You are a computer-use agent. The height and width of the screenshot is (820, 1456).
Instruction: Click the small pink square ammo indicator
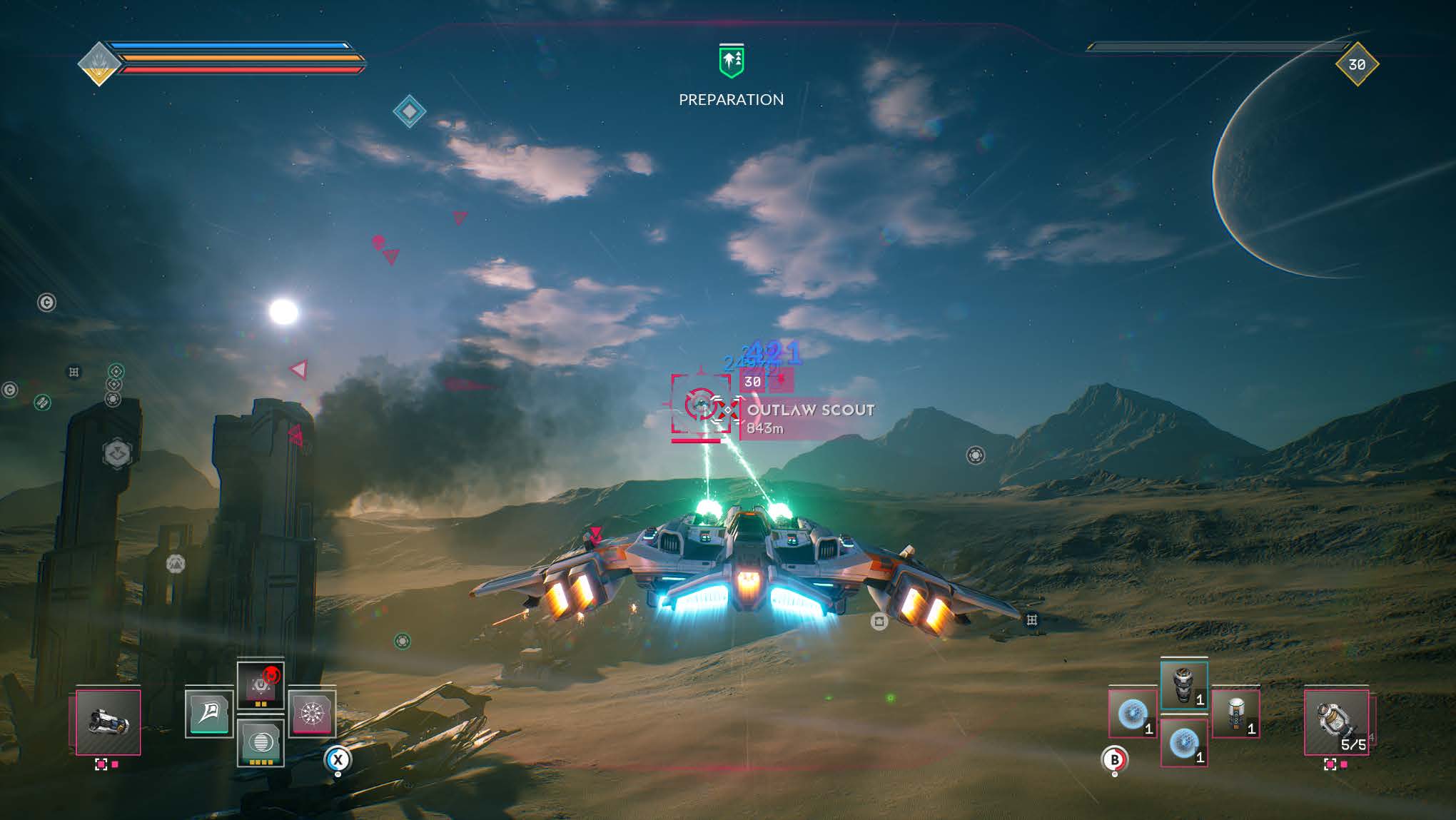click(x=114, y=765)
